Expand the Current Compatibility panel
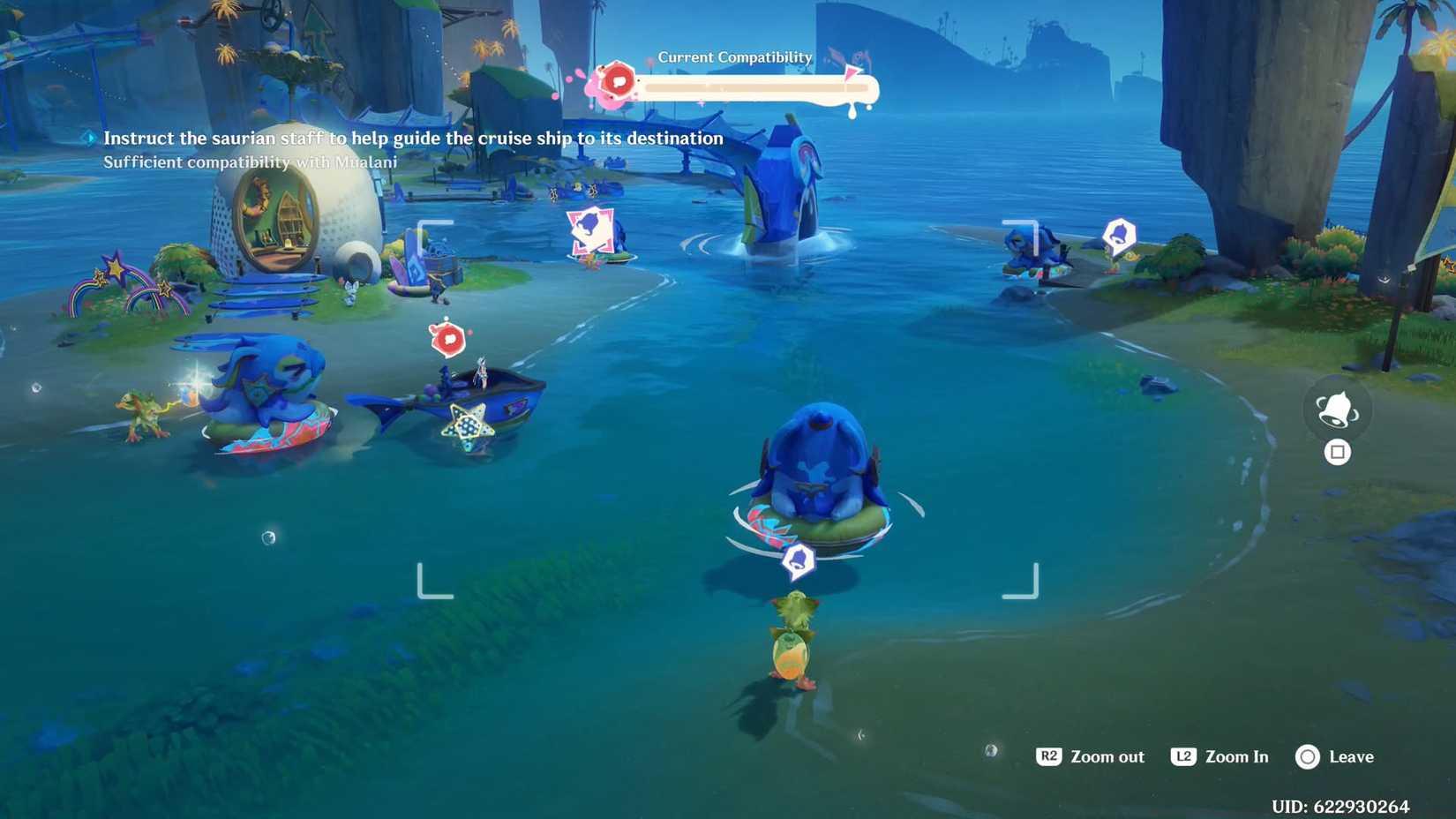1456x819 pixels. [x=734, y=79]
